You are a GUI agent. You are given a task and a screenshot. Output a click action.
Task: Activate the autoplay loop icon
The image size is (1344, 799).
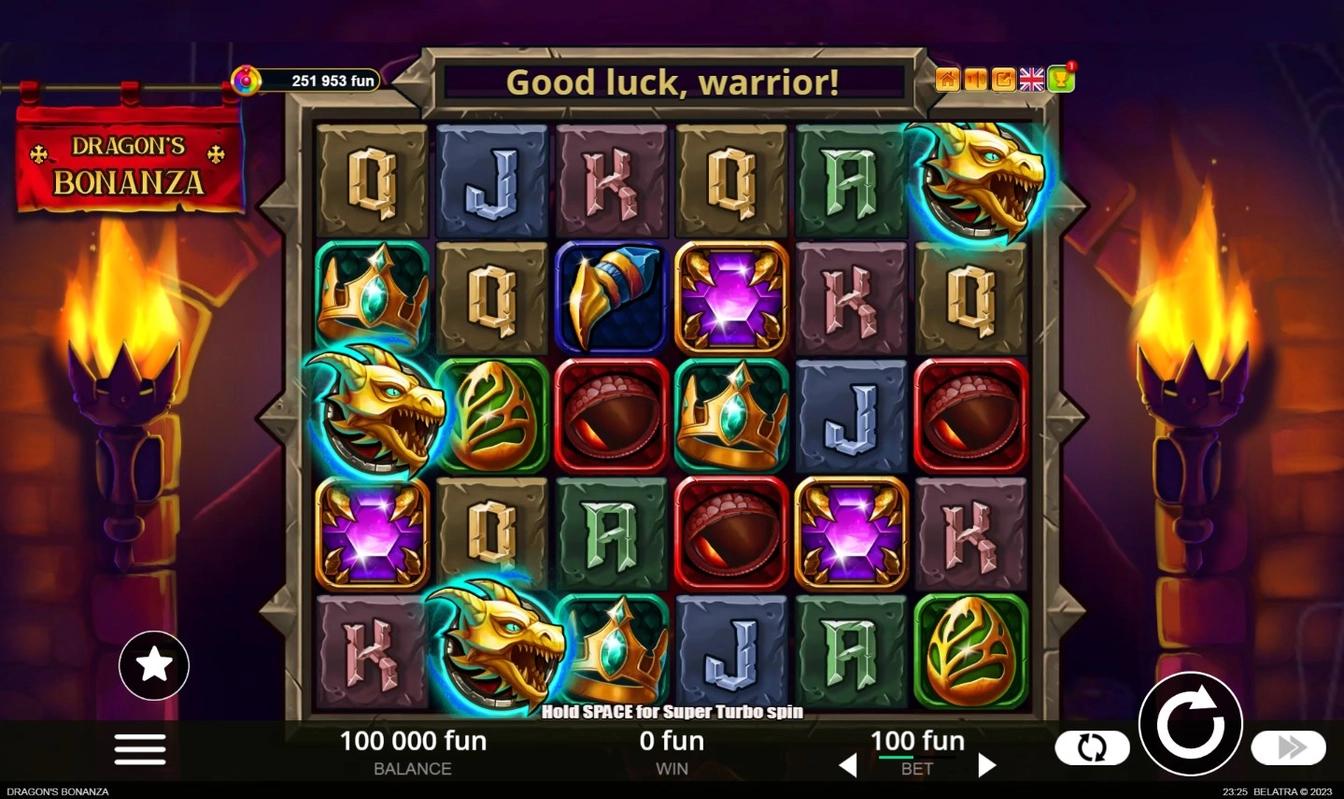pyautogui.click(x=1092, y=747)
